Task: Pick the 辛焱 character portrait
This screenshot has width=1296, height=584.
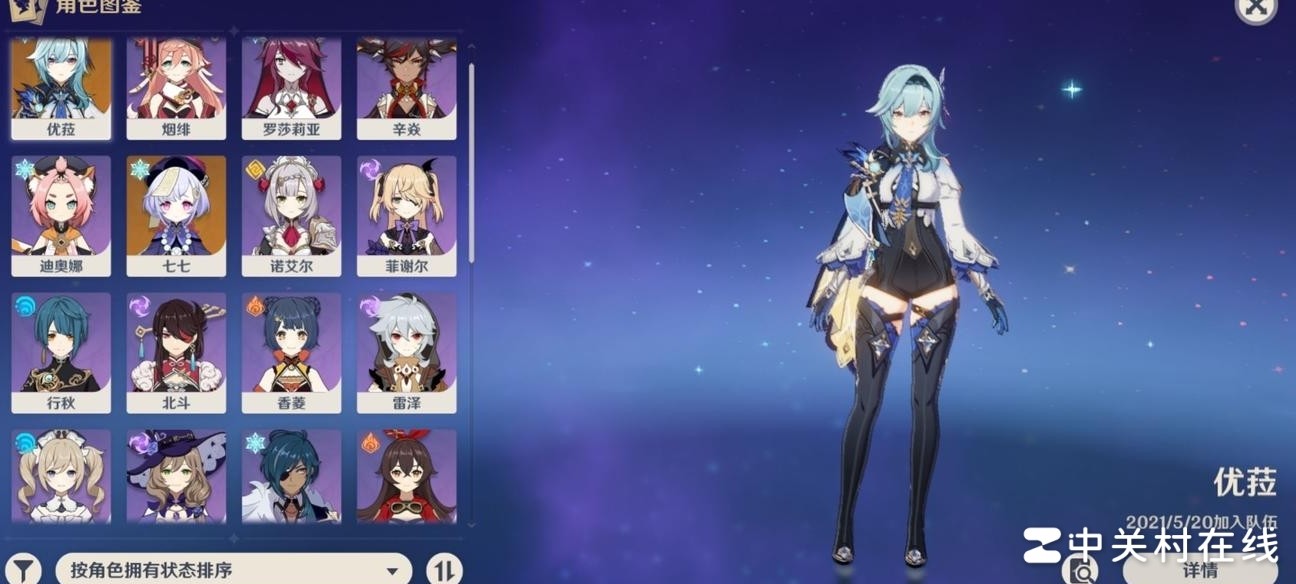Action: 406,88
